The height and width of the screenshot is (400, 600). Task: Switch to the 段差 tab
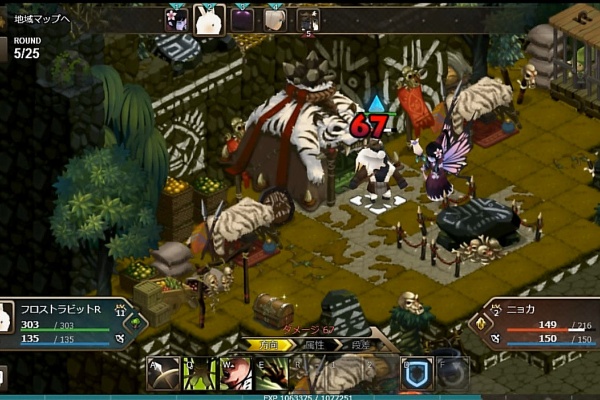(x=358, y=344)
